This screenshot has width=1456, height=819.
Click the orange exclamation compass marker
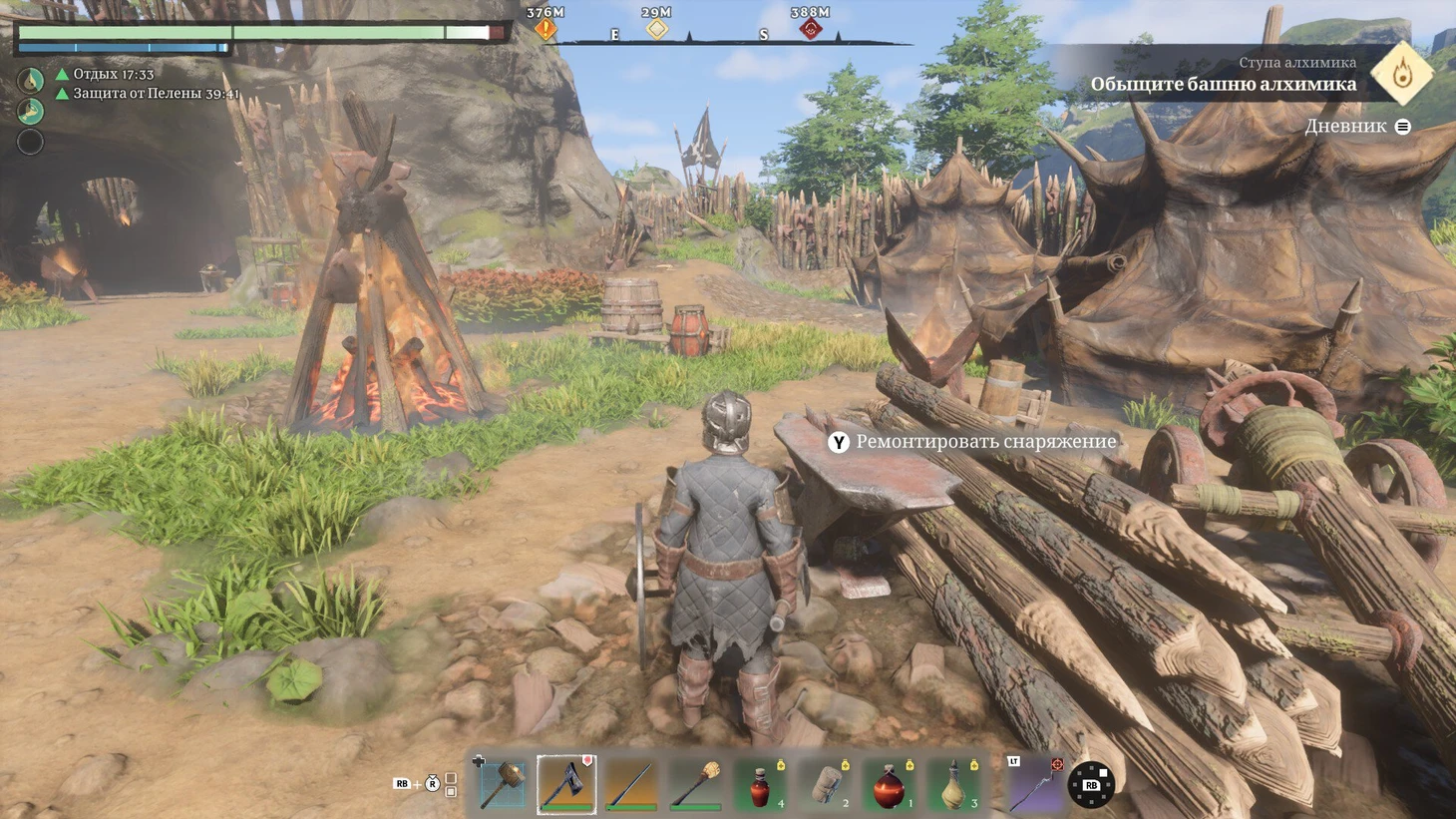pyautogui.click(x=546, y=29)
